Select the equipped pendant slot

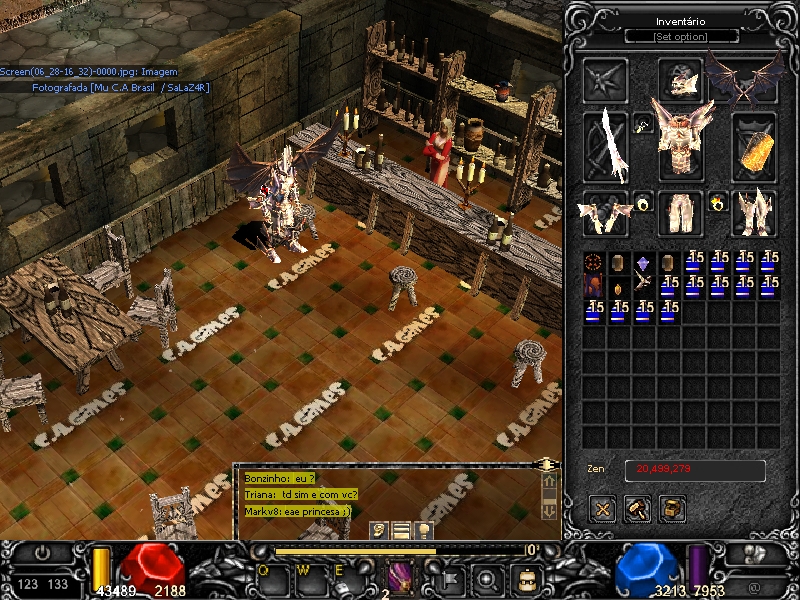point(643,123)
